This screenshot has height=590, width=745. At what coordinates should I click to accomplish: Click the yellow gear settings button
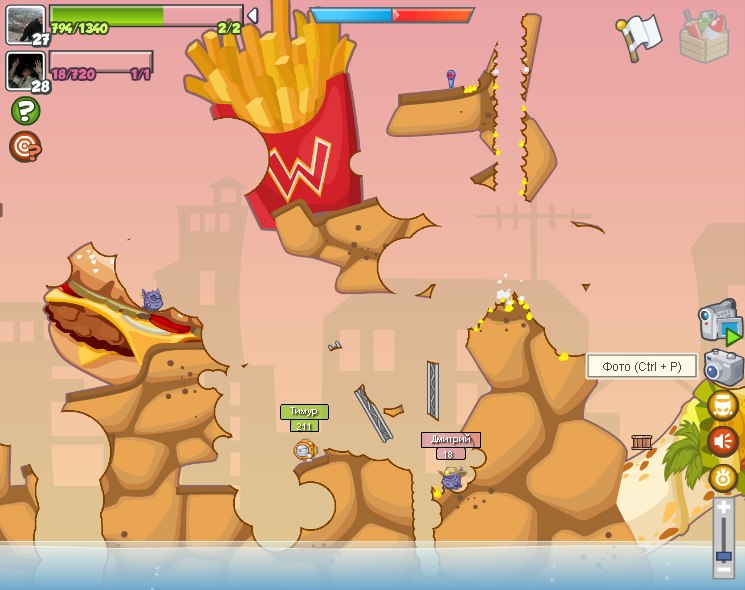click(x=723, y=477)
